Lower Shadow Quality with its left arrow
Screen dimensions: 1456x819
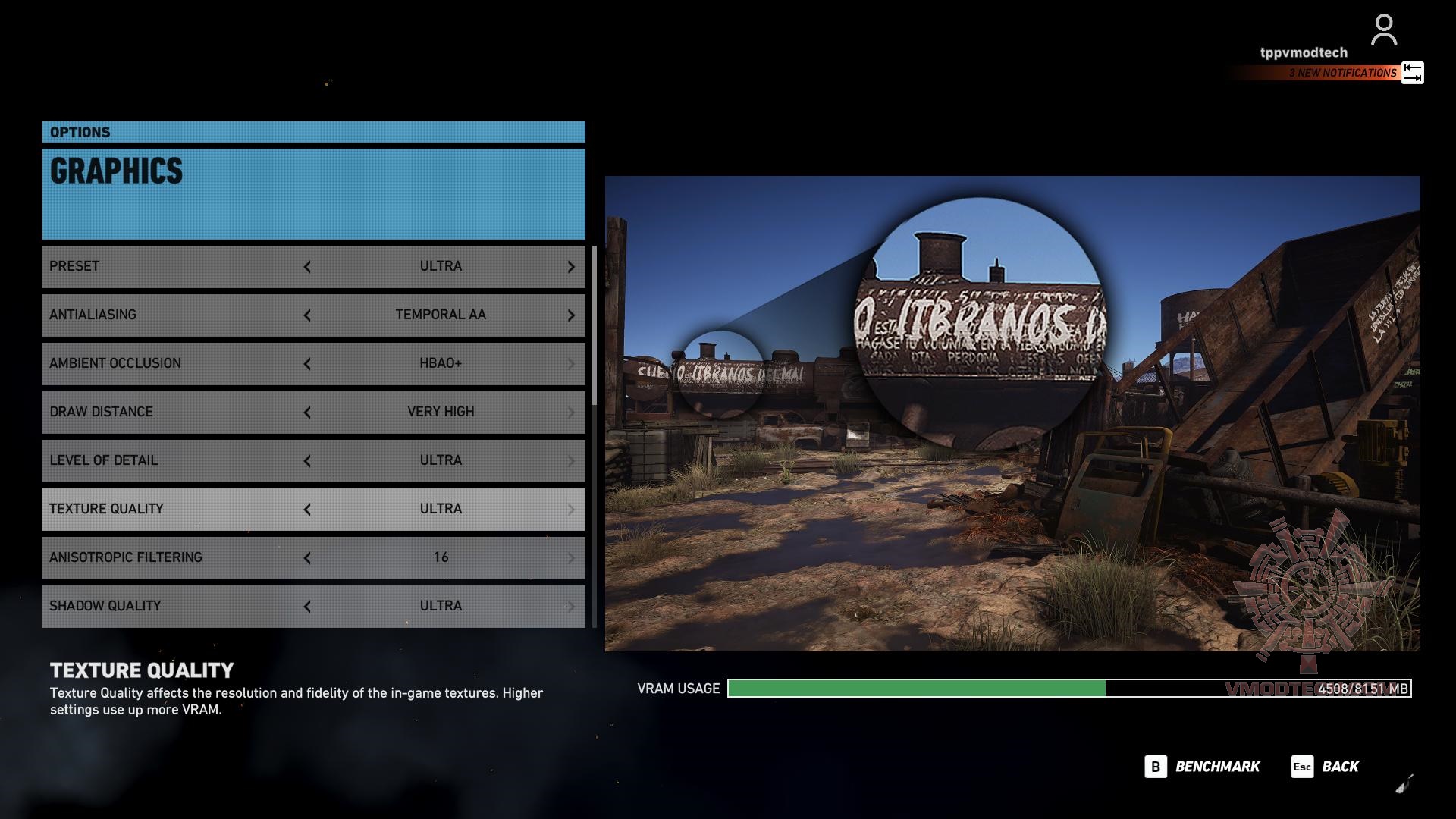click(x=307, y=607)
